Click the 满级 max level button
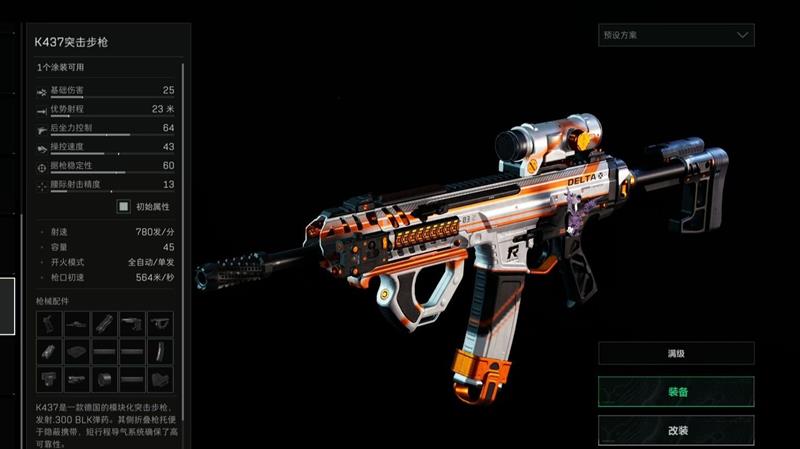This screenshot has height=449, width=800. [676, 353]
